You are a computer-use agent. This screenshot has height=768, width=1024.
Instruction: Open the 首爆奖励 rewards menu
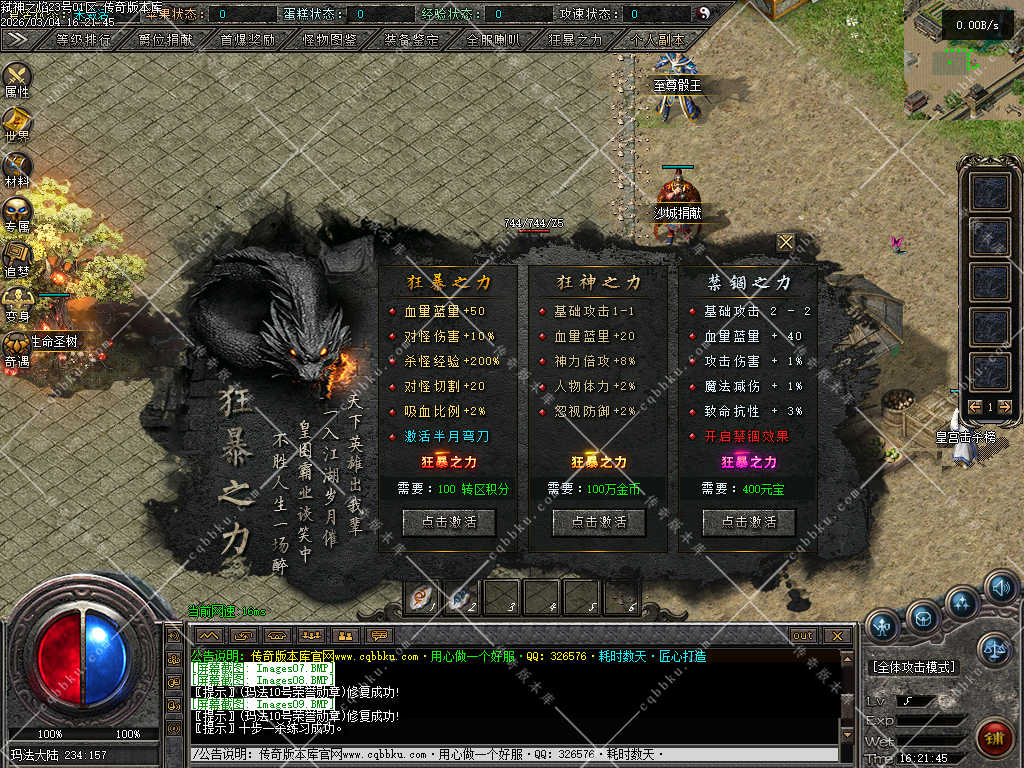coord(248,40)
